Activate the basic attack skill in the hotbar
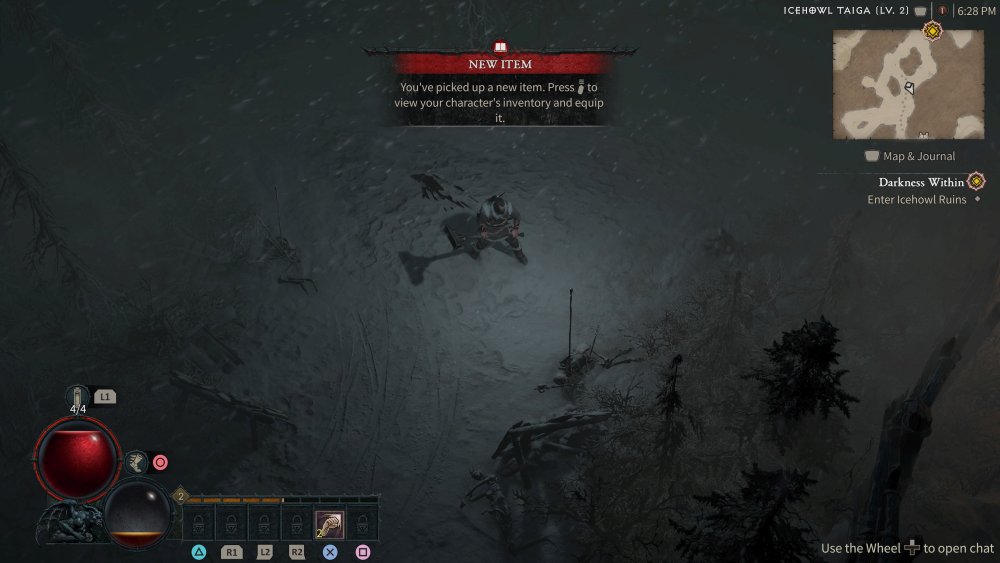This screenshot has width=1000, height=563. coord(330,523)
